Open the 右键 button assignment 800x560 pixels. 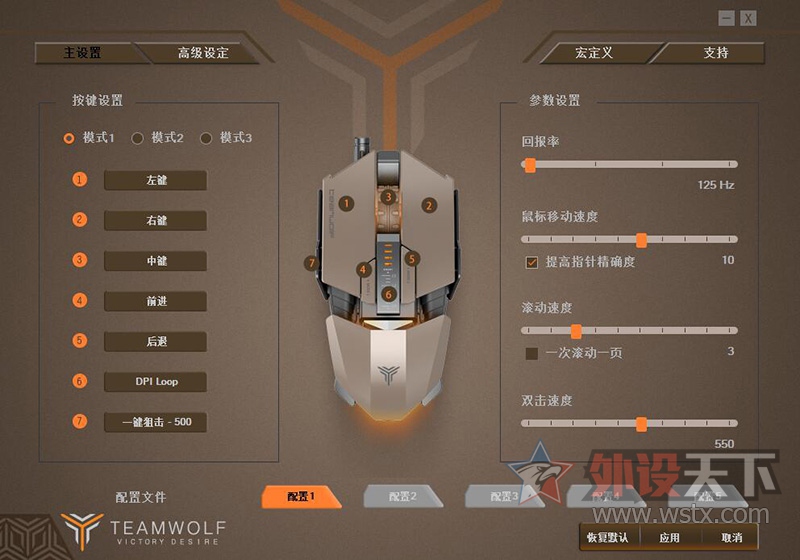point(155,220)
